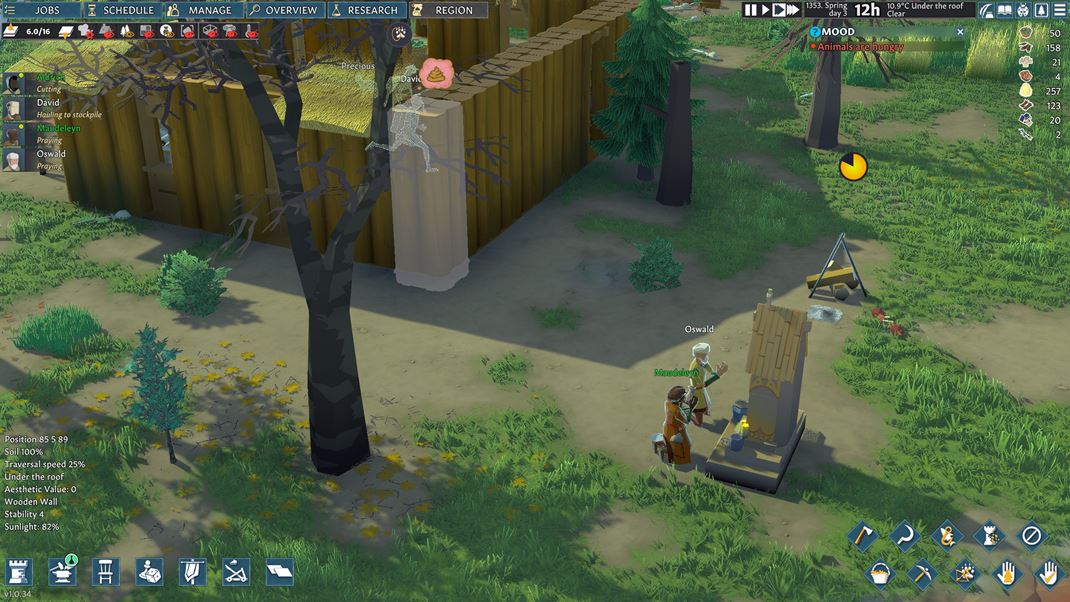The width and height of the screenshot is (1070, 602).
Task: Open the Schedule panel
Action: [x=121, y=10]
